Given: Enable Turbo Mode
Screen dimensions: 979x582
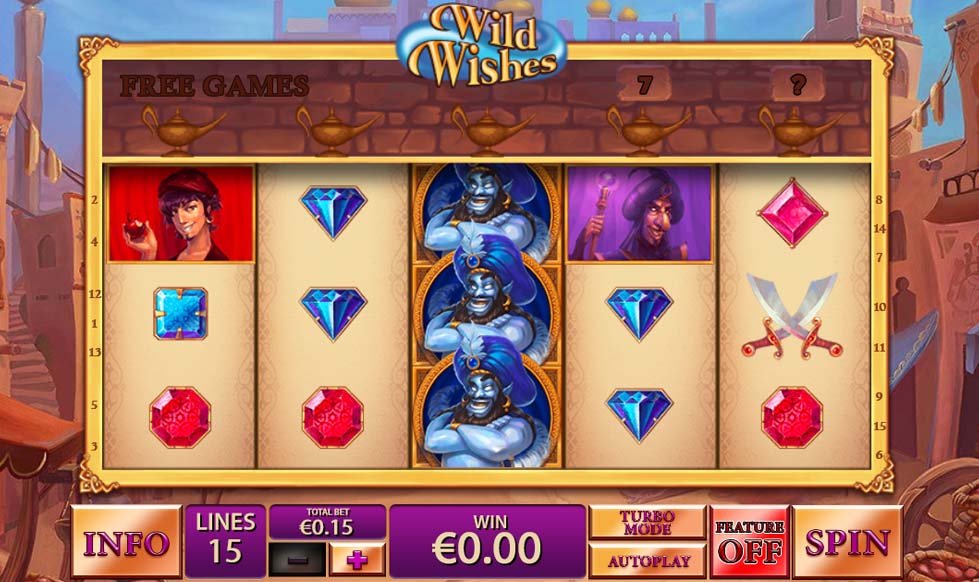Looking at the screenshot, I should click(x=647, y=523).
